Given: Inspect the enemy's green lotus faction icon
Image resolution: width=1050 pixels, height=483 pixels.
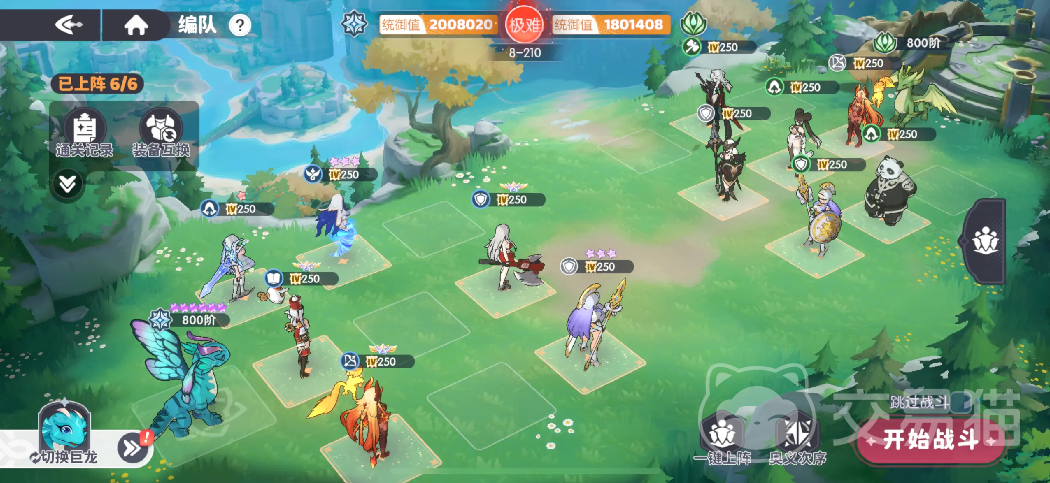Looking at the screenshot, I should tap(692, 23).
